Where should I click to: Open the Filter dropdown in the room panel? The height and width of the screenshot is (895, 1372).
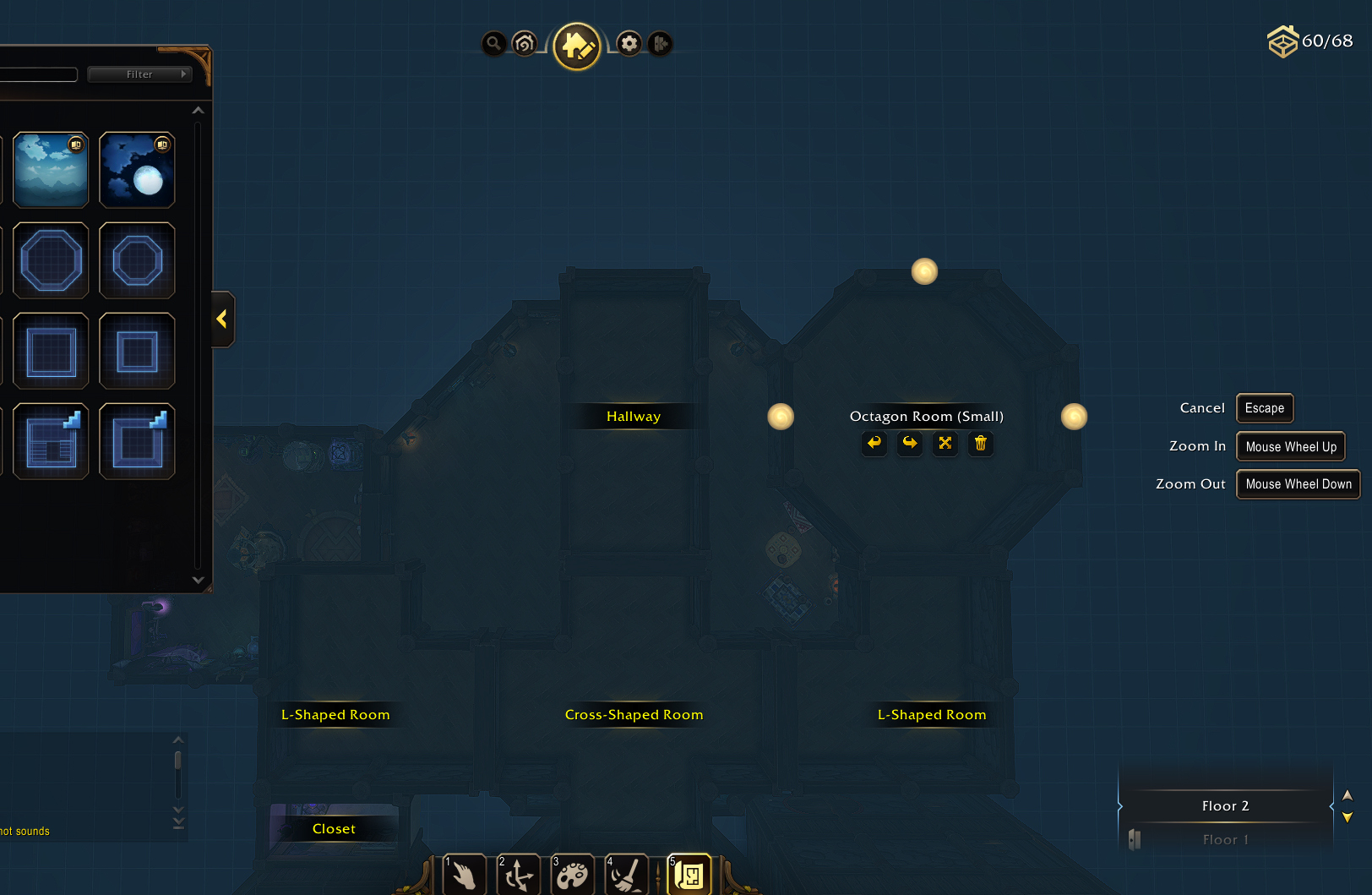pyautogui.click(x=140, y=74)
